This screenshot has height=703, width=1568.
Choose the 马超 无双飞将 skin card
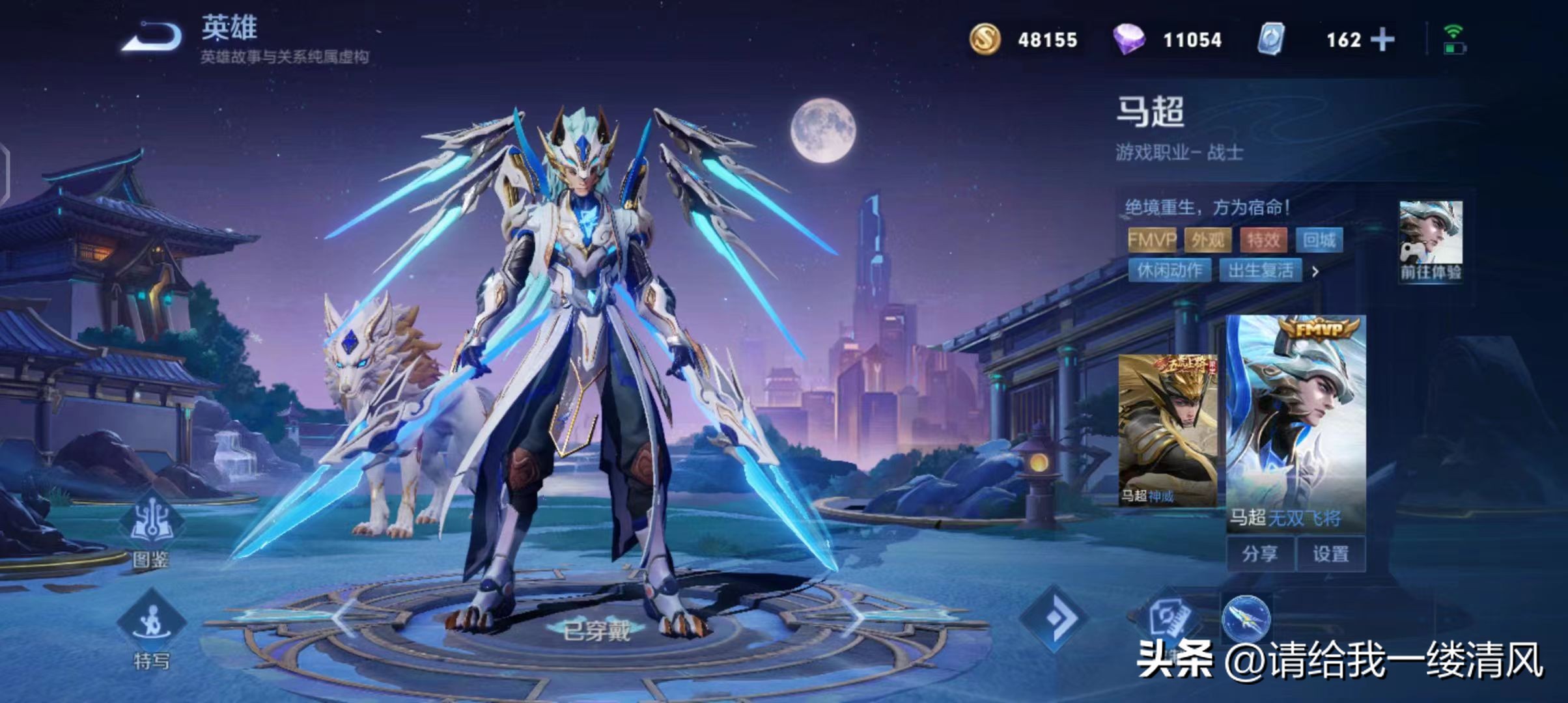pos(1296,423)
